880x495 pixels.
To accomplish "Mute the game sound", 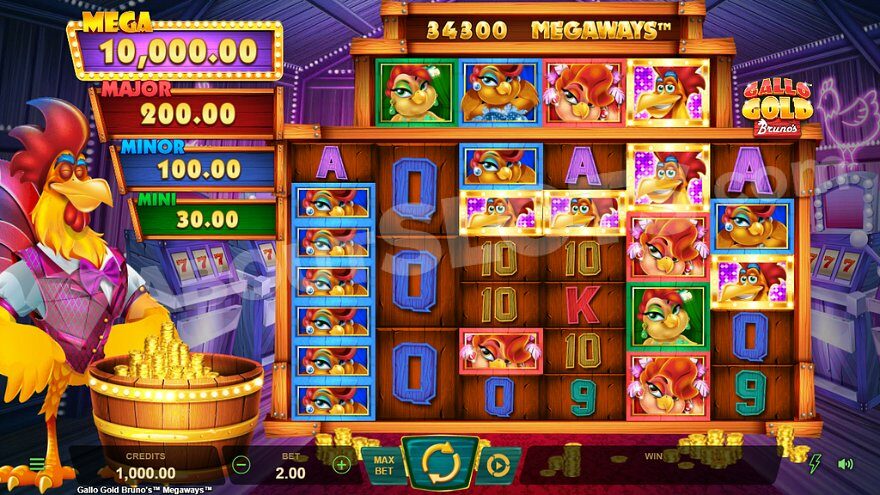I will click(845, 464).
